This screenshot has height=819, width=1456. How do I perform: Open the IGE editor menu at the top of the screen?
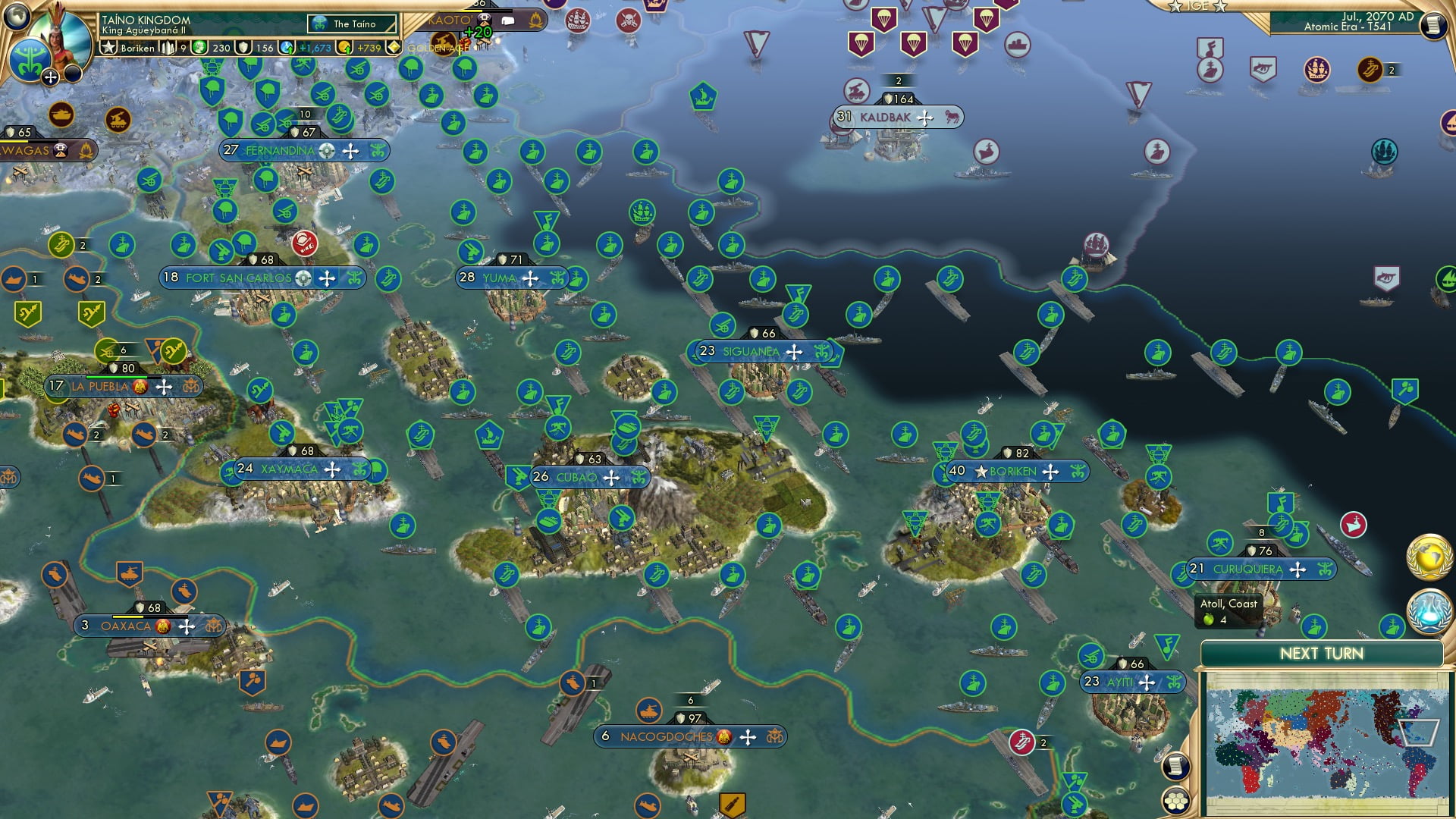(x=1197, y=6)
